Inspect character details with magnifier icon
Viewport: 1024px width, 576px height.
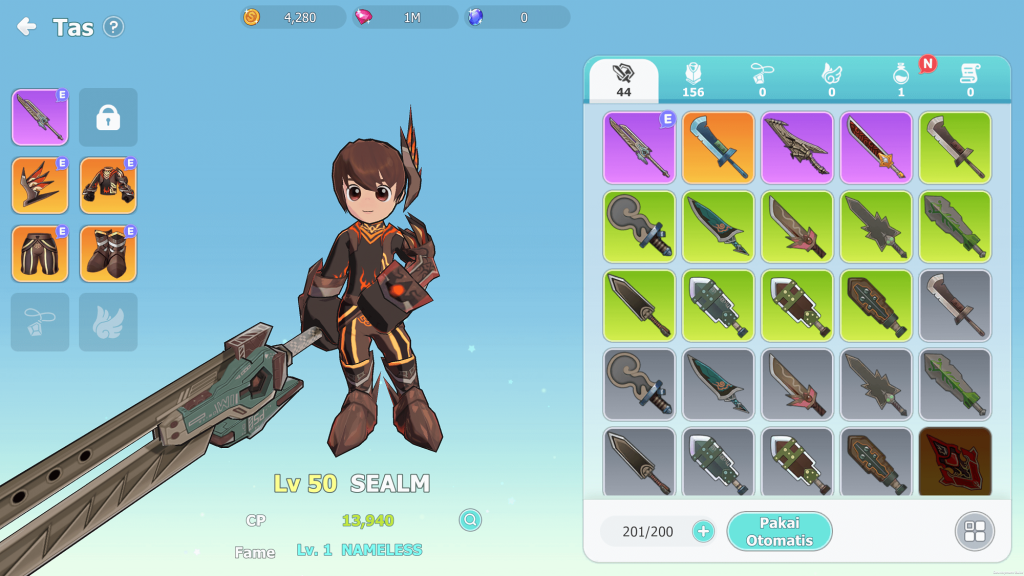point(470,520)
